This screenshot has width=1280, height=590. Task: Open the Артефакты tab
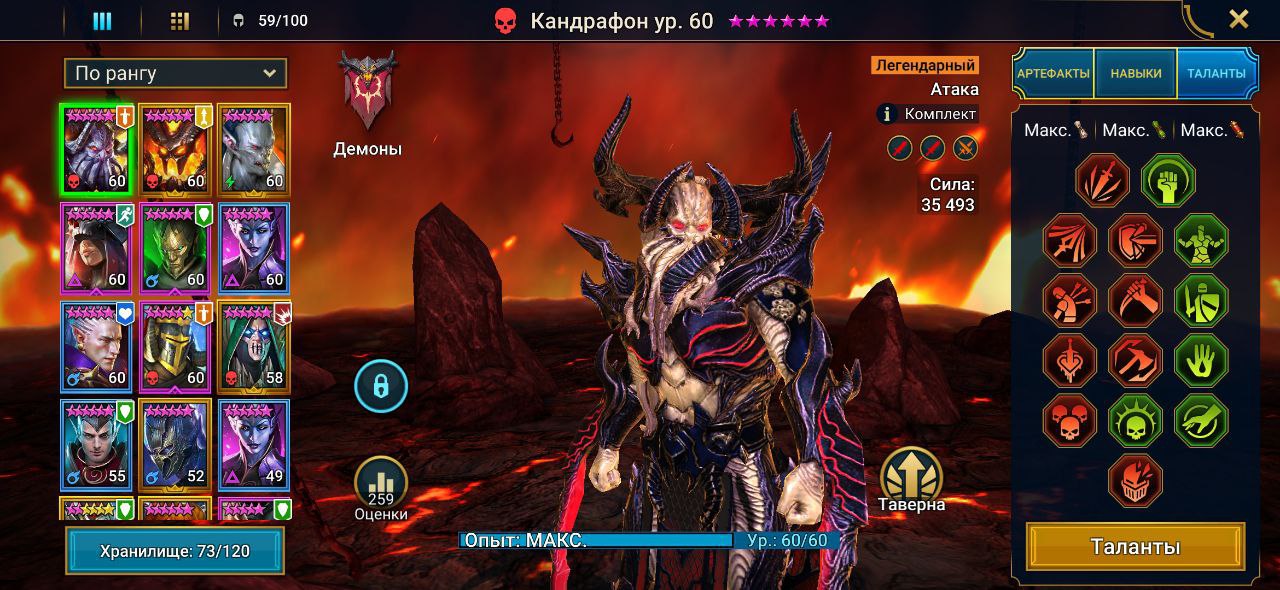(x=1053, y=73)
